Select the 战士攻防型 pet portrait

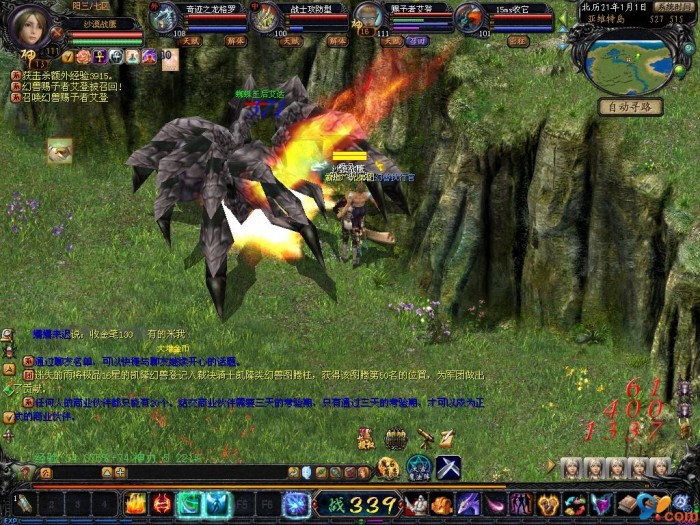(x=267, y=17)
